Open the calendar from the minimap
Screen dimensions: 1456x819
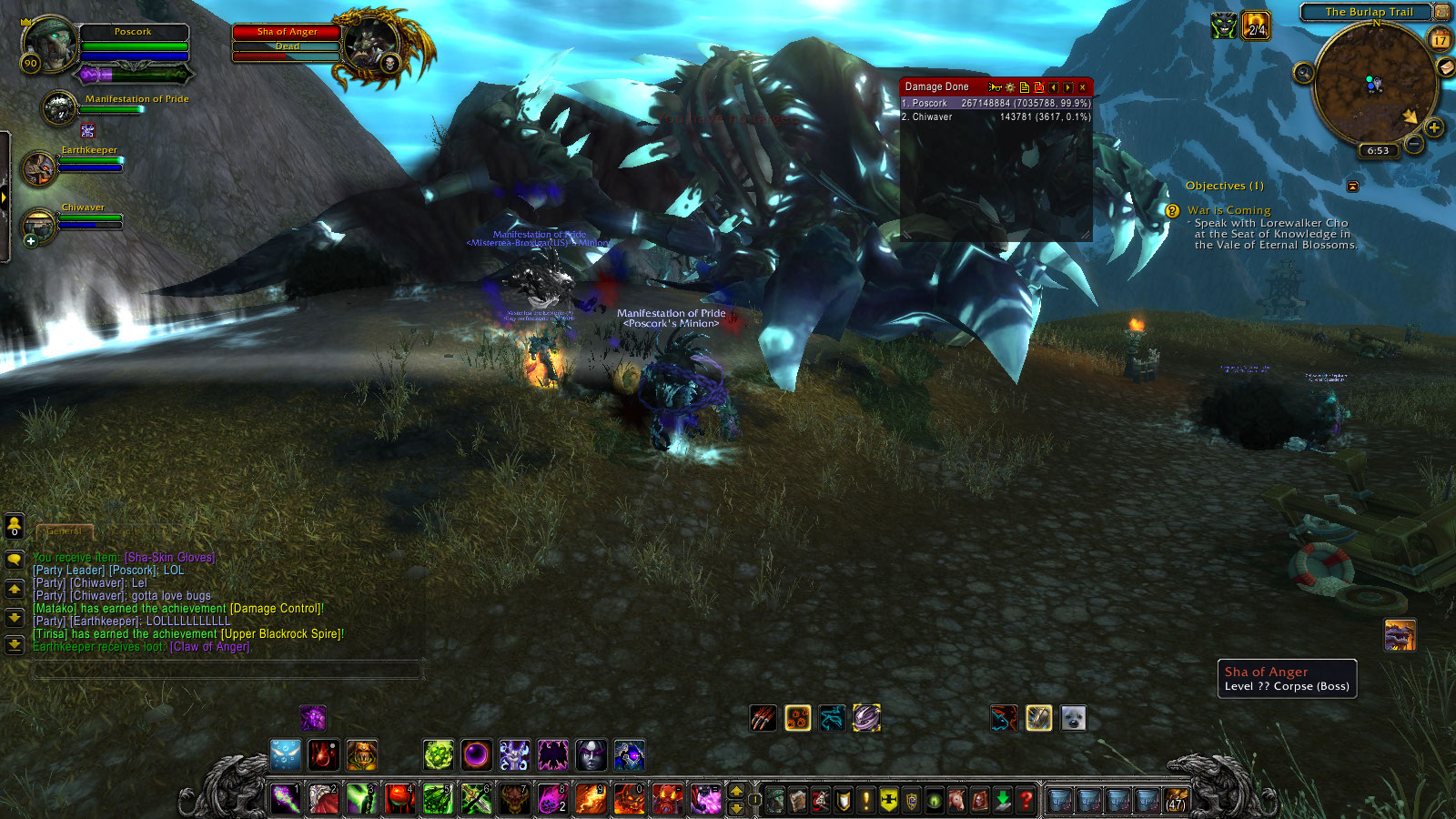[1441, 40]
